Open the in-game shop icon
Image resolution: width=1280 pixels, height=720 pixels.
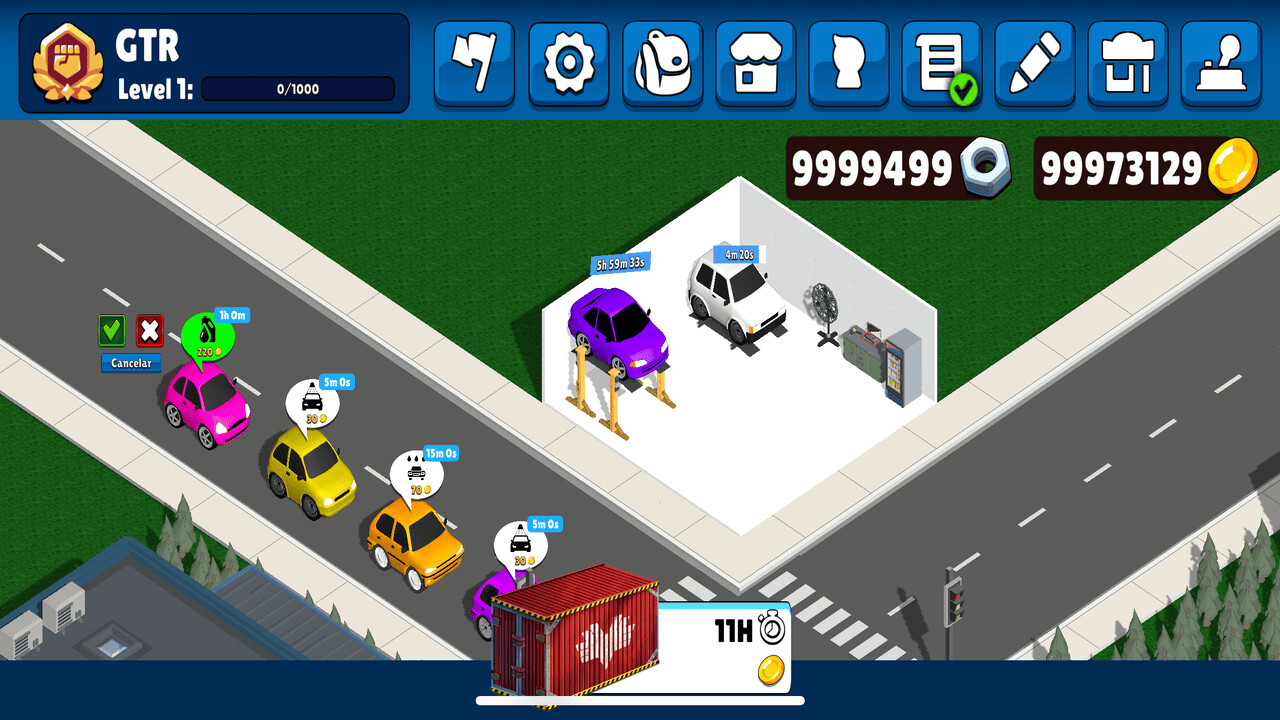point(754,63)
